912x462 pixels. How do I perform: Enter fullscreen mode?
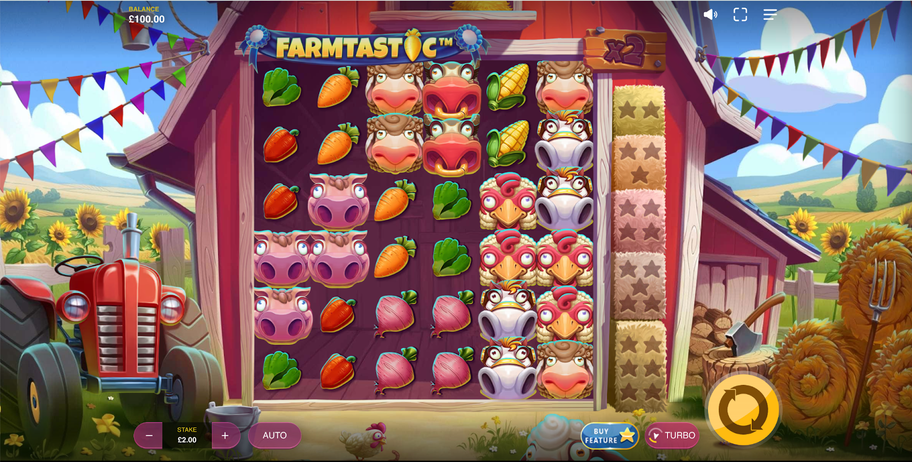[x=740, y=15]
